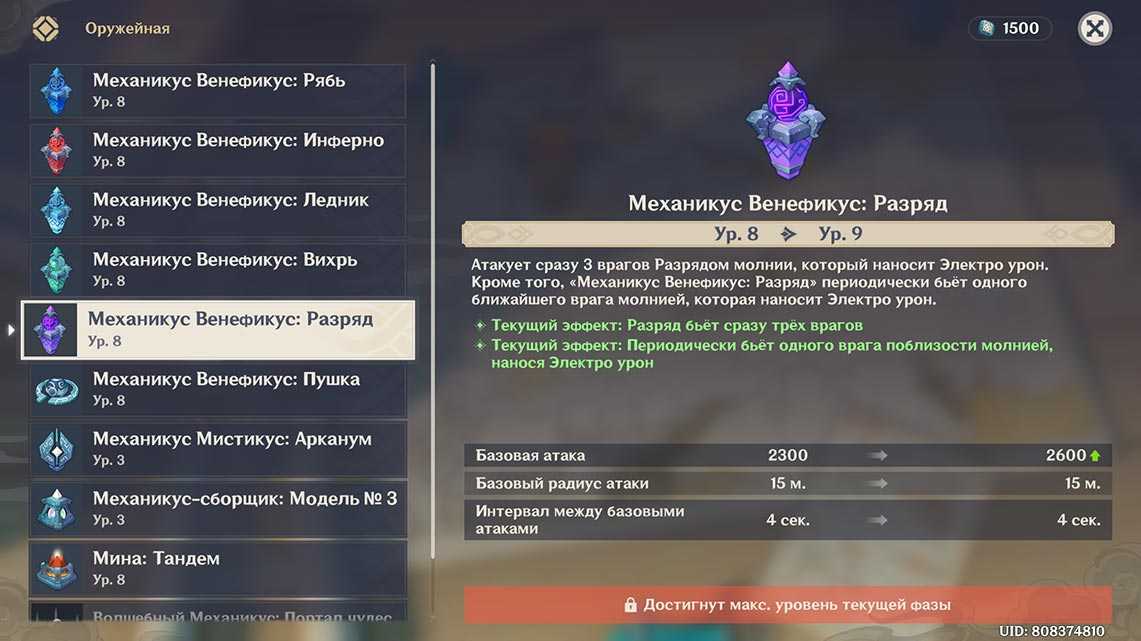
Task: Choose the Механикус Венефикус: Инферно entry
Action: pos(218,150)
